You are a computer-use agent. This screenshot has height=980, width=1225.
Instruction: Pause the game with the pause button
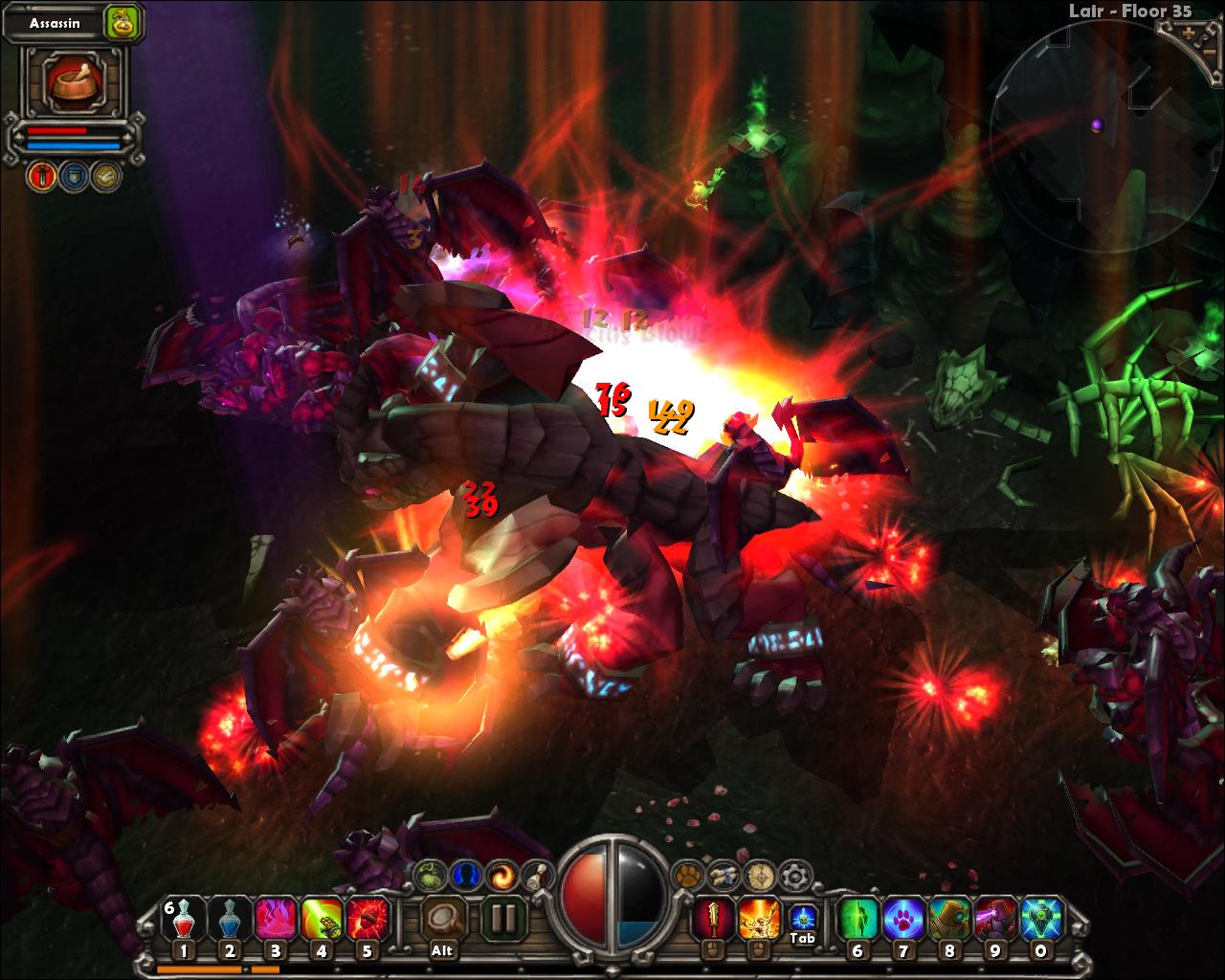[503, 921]
